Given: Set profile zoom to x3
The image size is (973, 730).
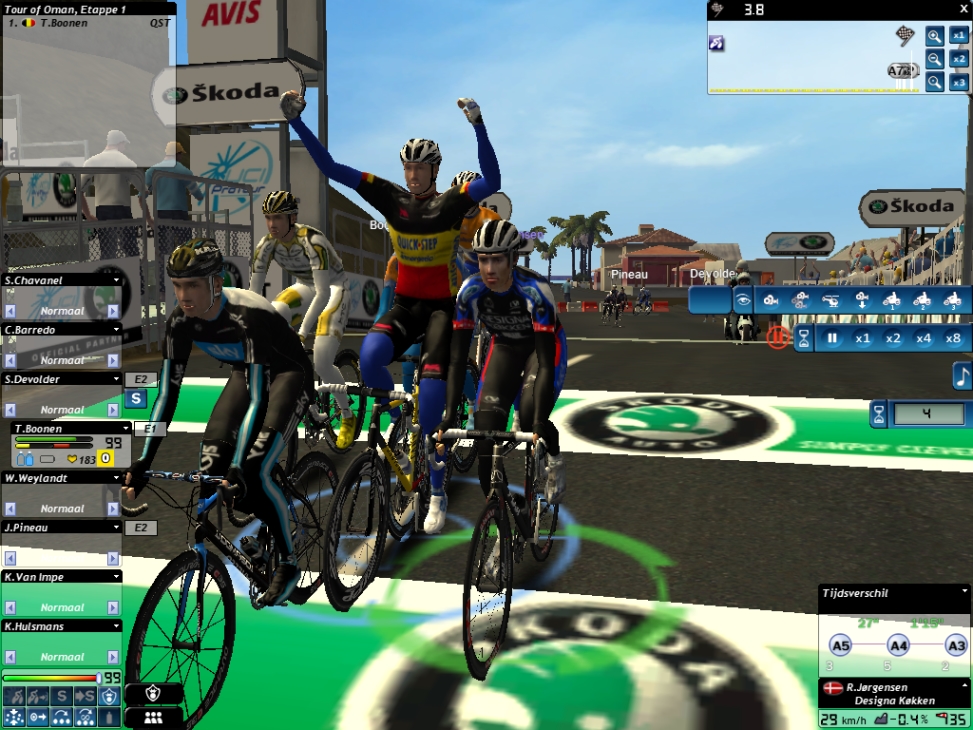Looking at the screenshot, I should [959, 82].
